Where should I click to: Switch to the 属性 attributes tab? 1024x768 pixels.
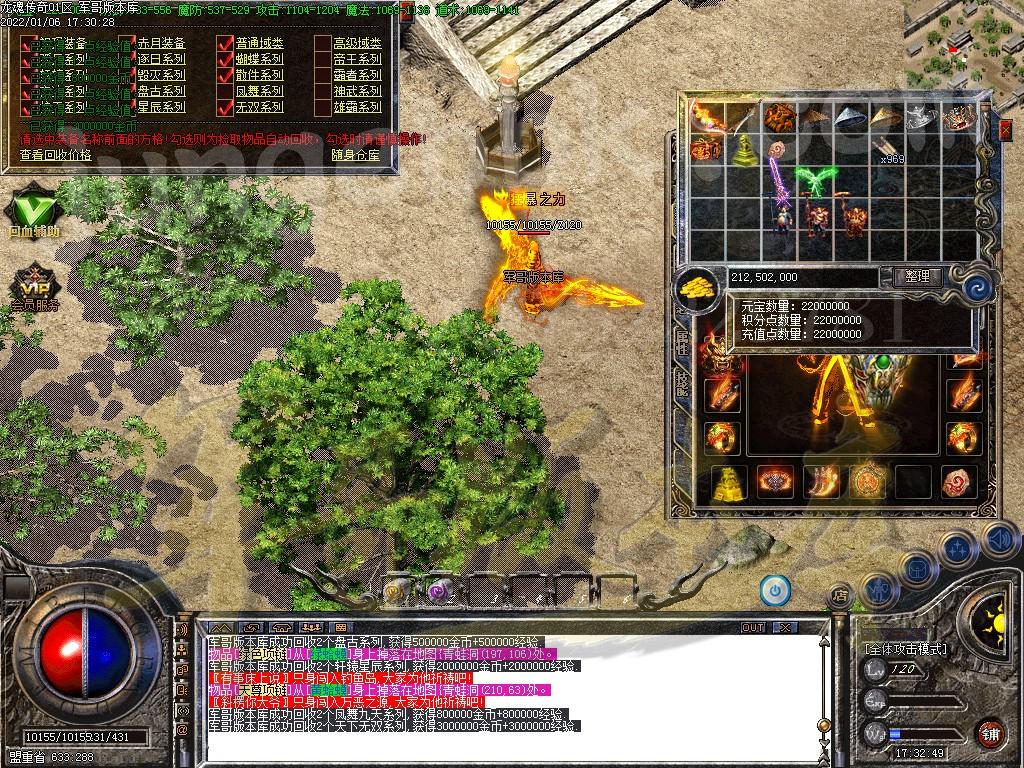click(x=683, y=342)
